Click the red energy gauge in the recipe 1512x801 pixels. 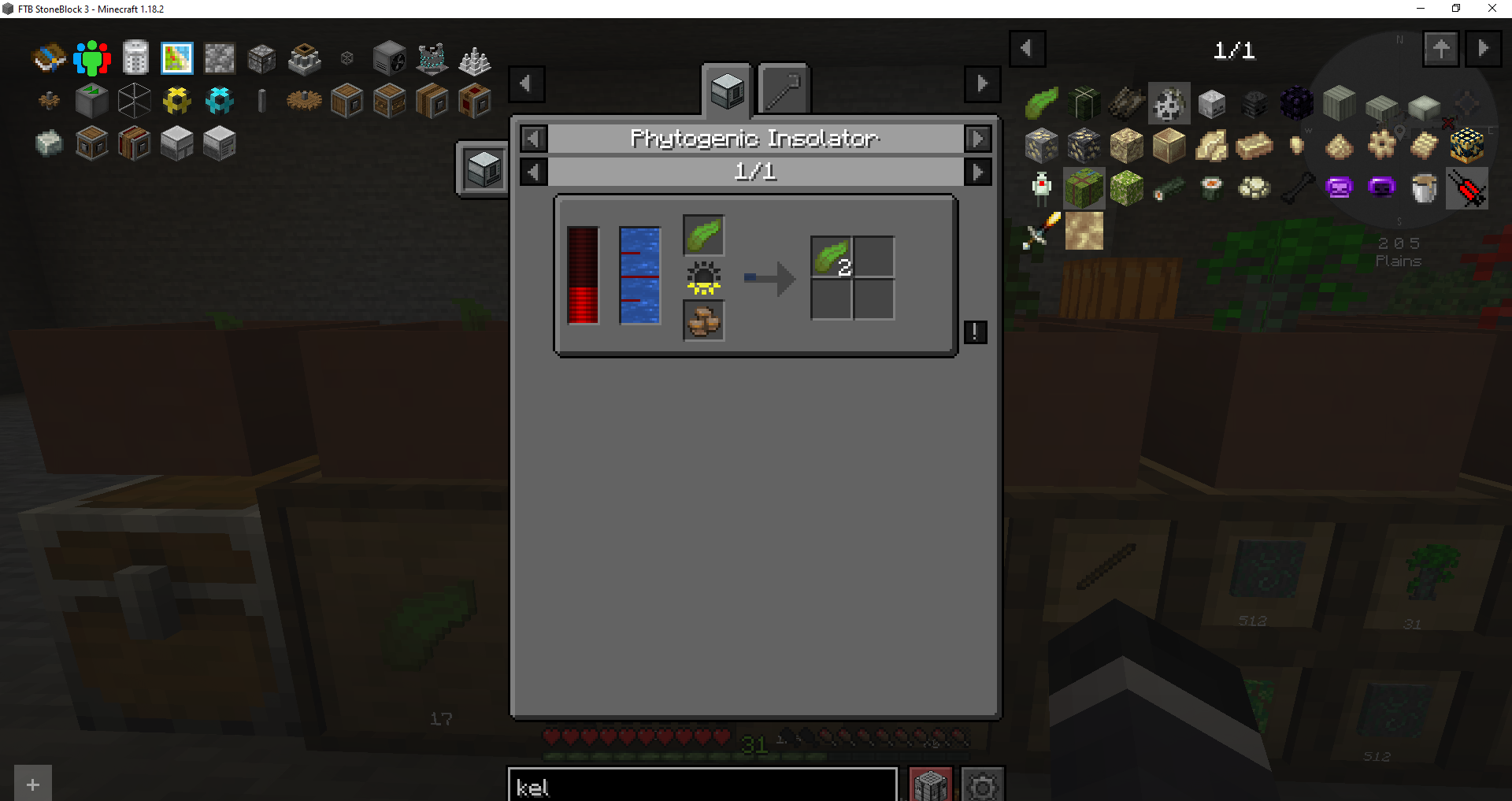[583, 276]
